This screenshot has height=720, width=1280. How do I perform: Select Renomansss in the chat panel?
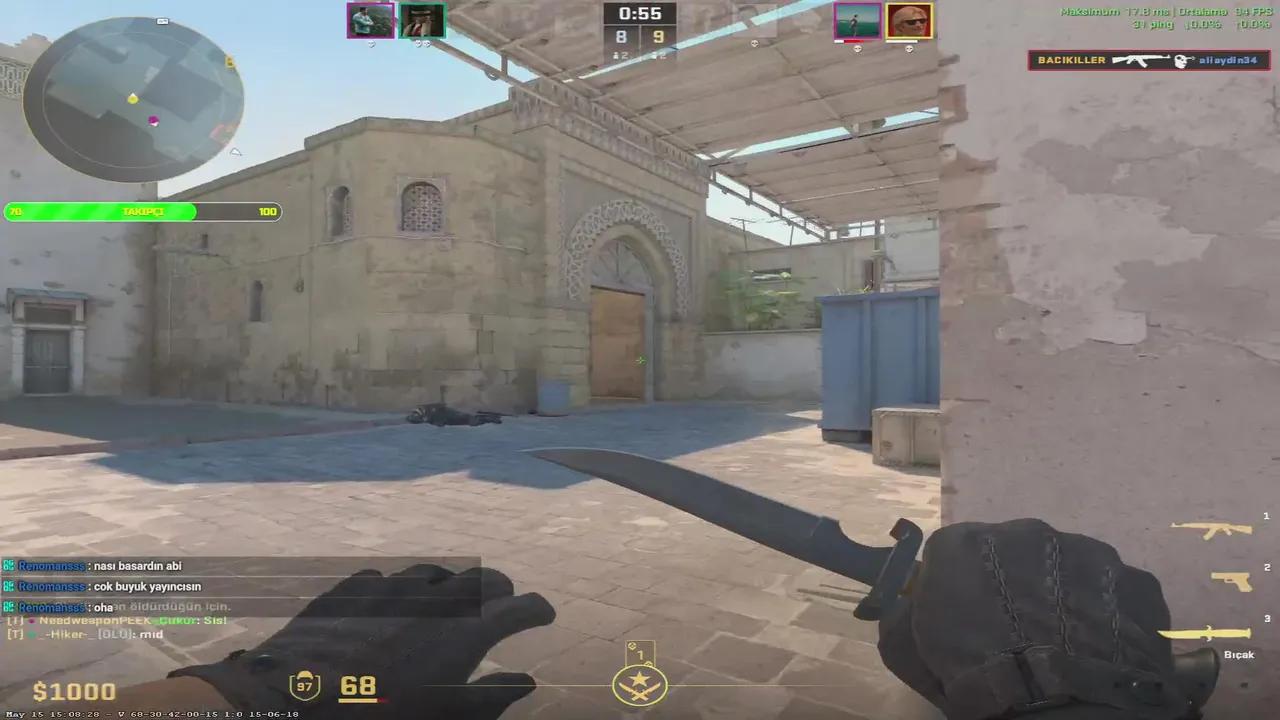51,565
